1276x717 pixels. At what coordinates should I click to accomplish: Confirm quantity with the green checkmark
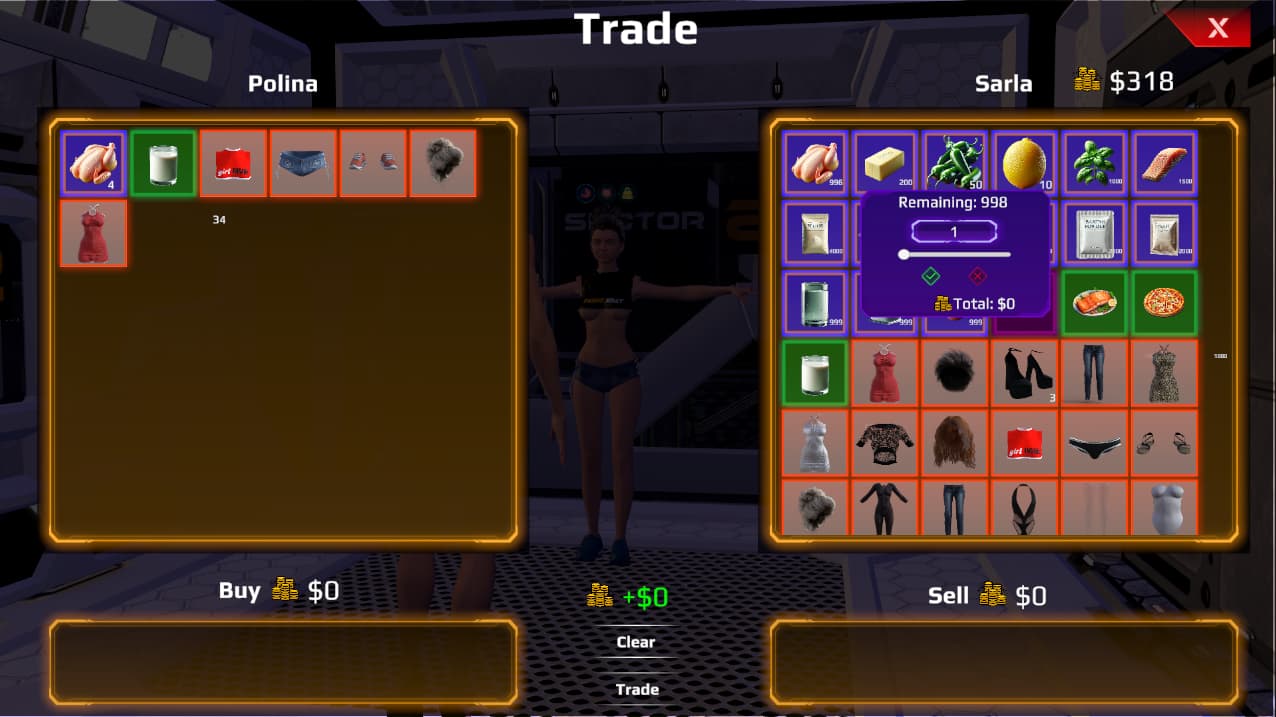tap(931, 276)
